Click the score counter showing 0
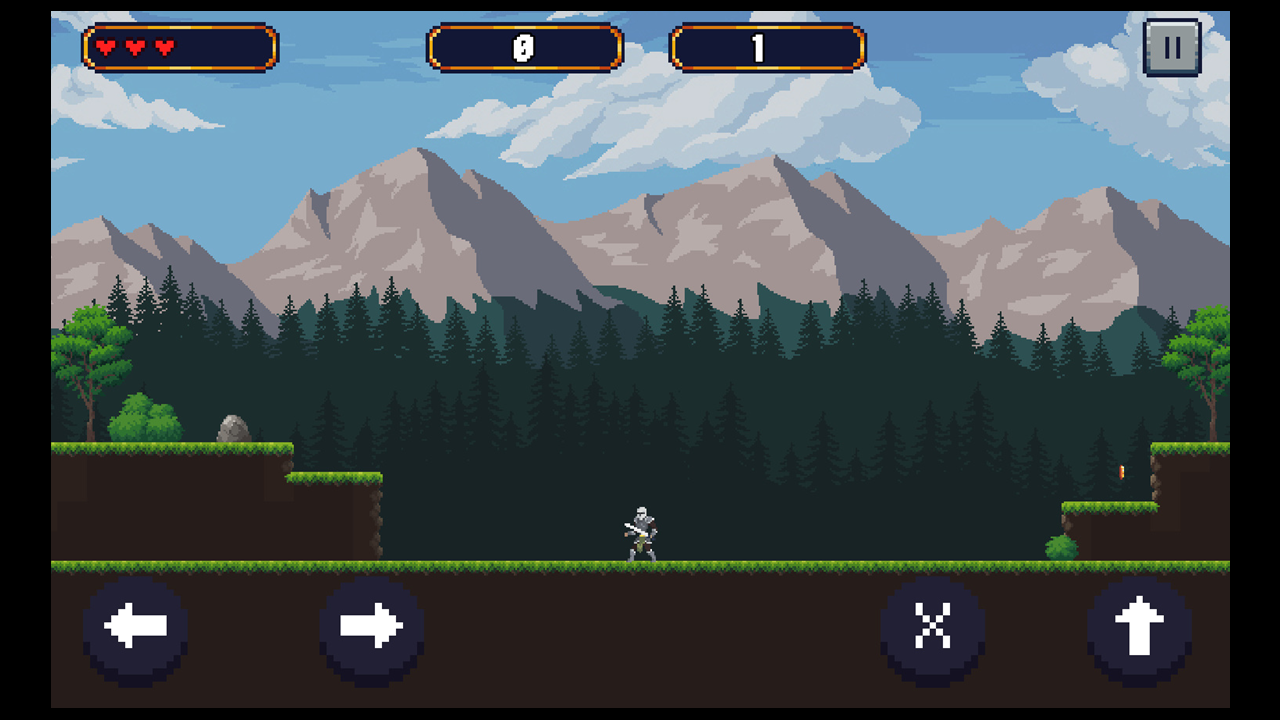This screenshot has width=1280, height=720. 524,45
